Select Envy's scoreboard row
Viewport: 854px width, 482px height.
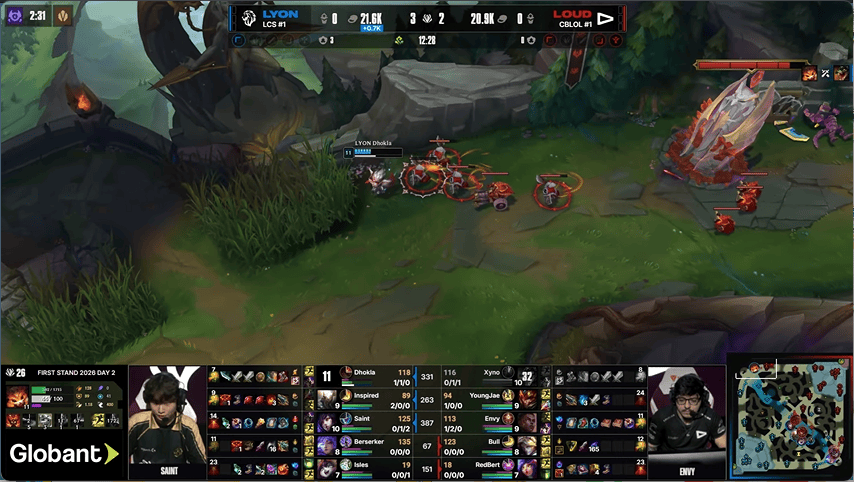(490, 422)
